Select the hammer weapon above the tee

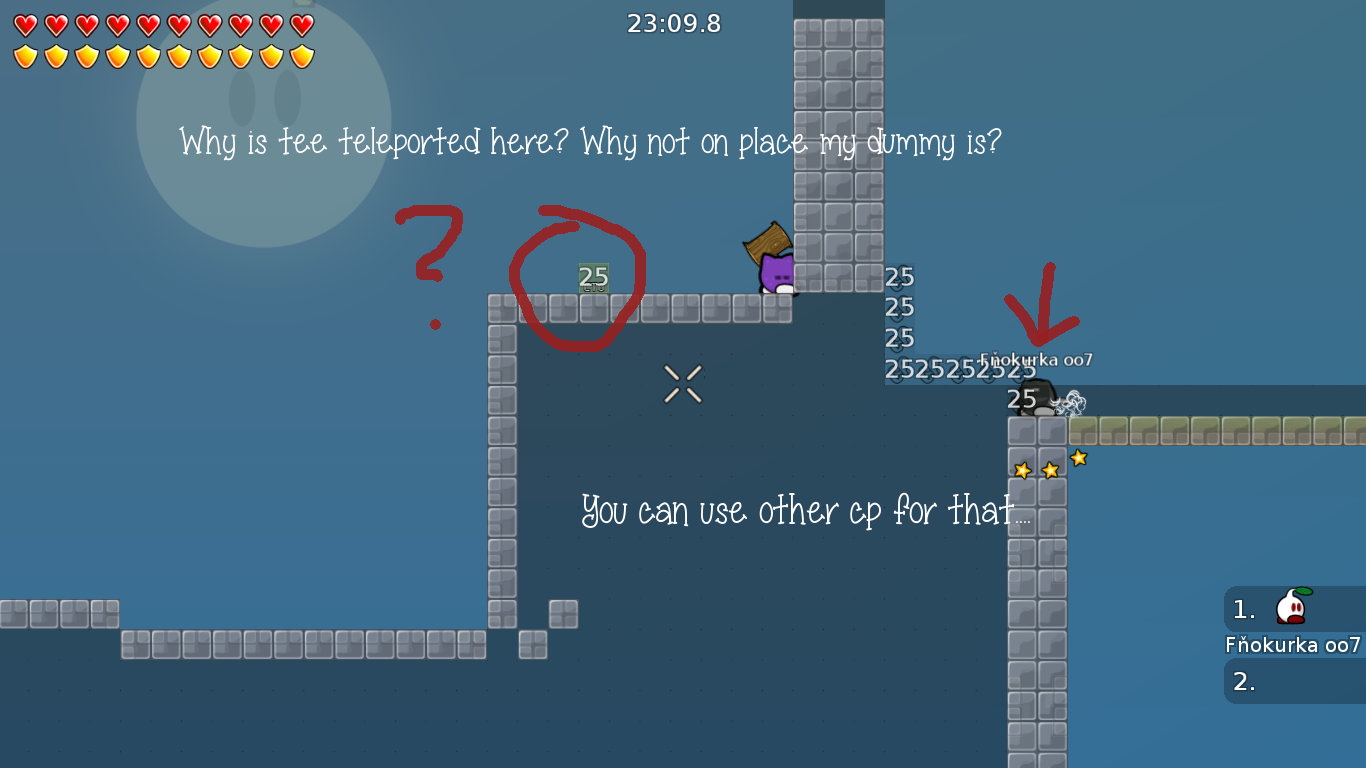point(768,240)
